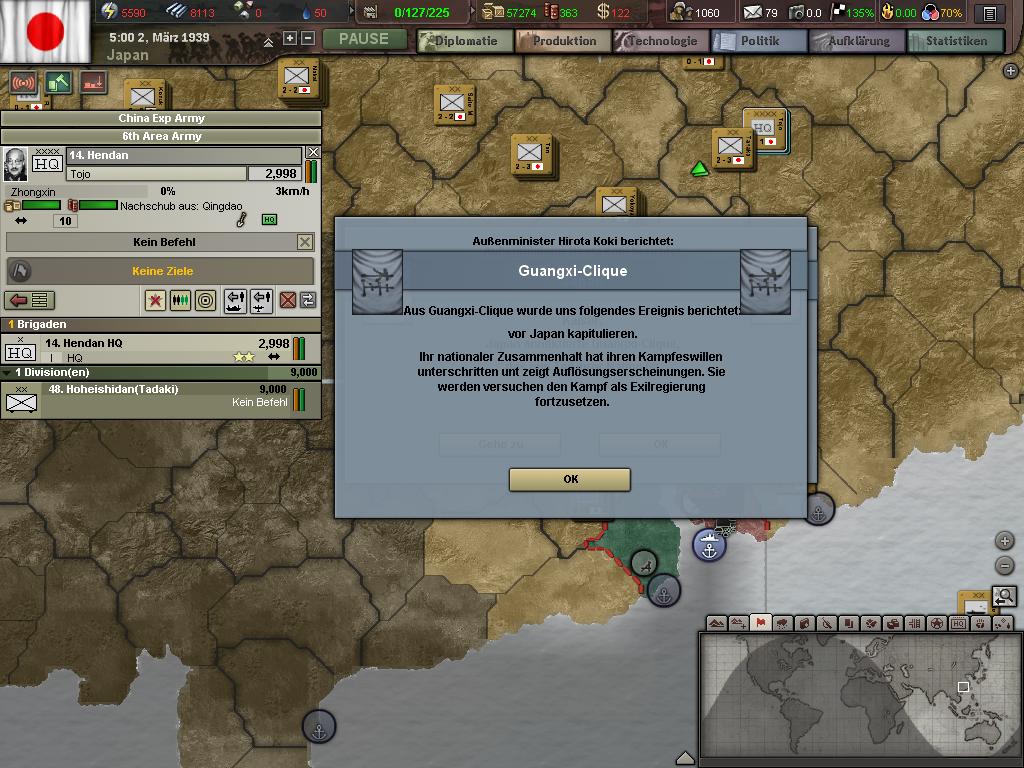Viewport: 1024px width, 768px height.
Task: Click the Keine Ziele objectives bar
Action: (x=162, y=271)
